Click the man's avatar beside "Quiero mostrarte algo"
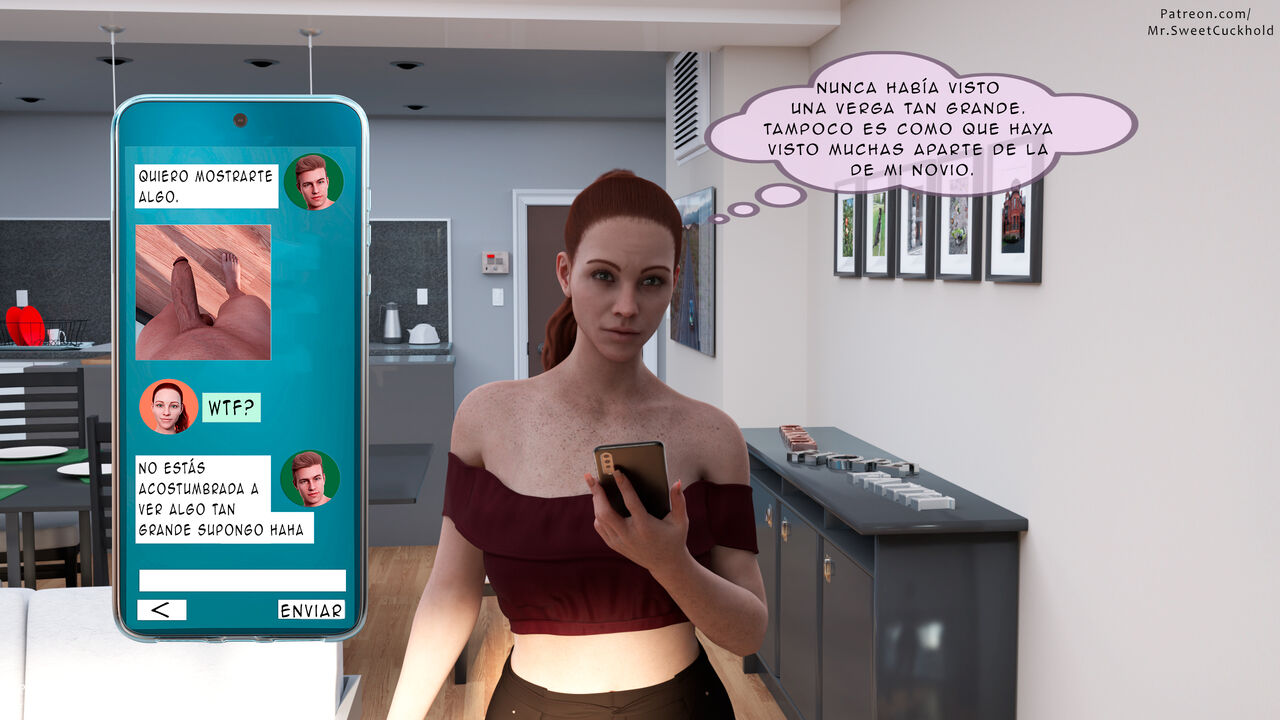 (x=313, y=182)
